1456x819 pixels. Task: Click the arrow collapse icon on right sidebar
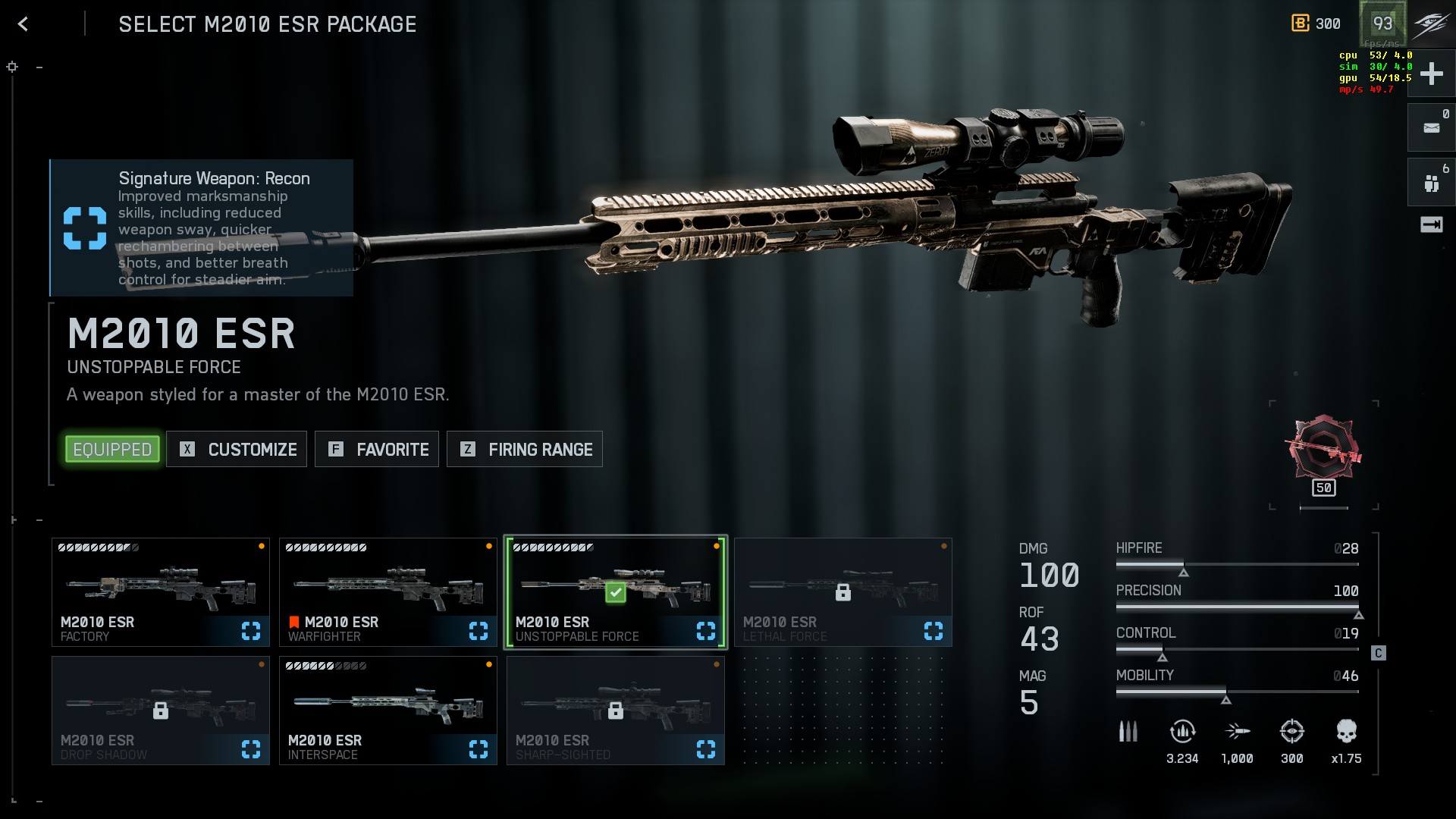coord(1431,224)
